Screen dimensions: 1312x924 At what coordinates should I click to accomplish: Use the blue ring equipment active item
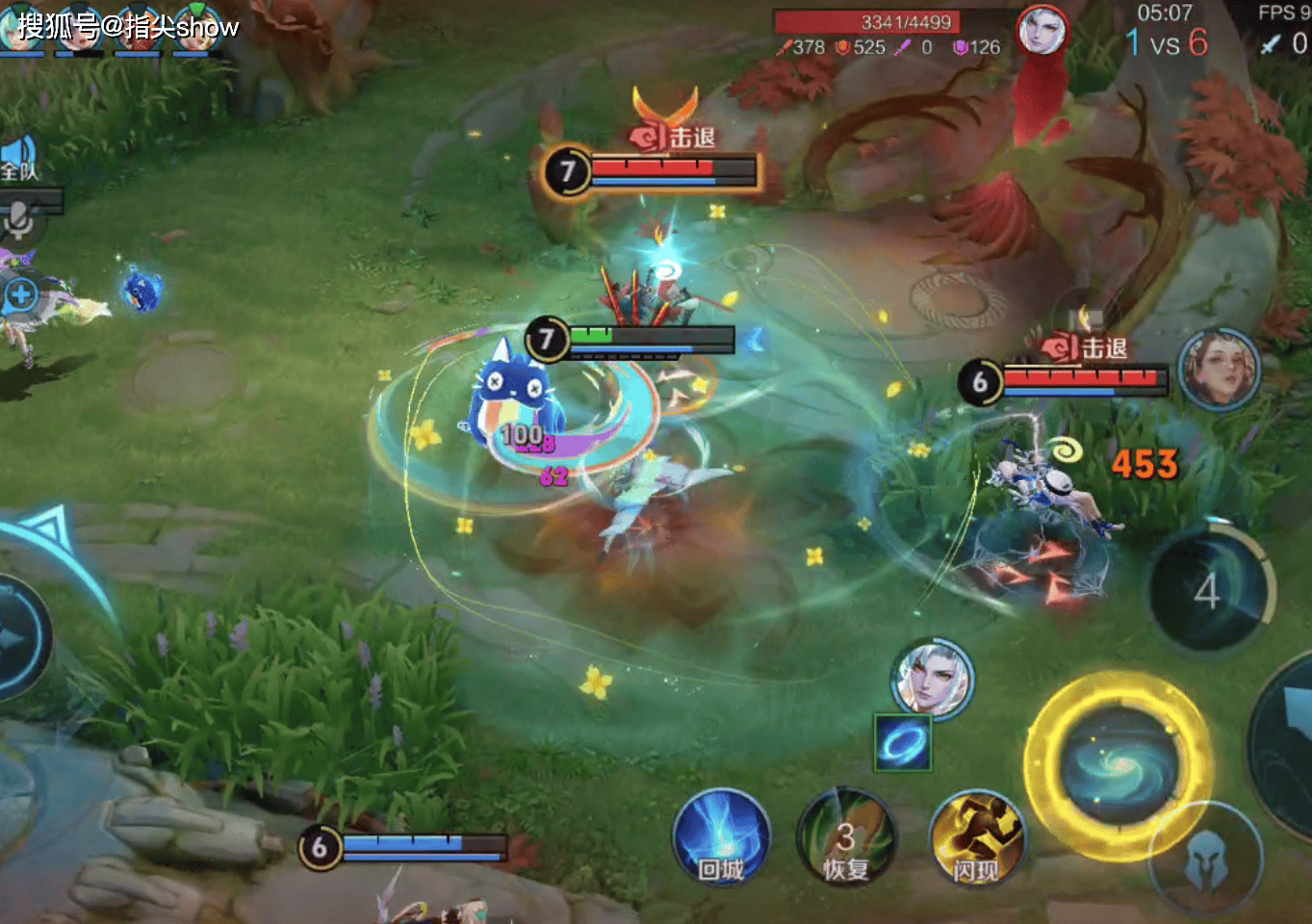903,743
